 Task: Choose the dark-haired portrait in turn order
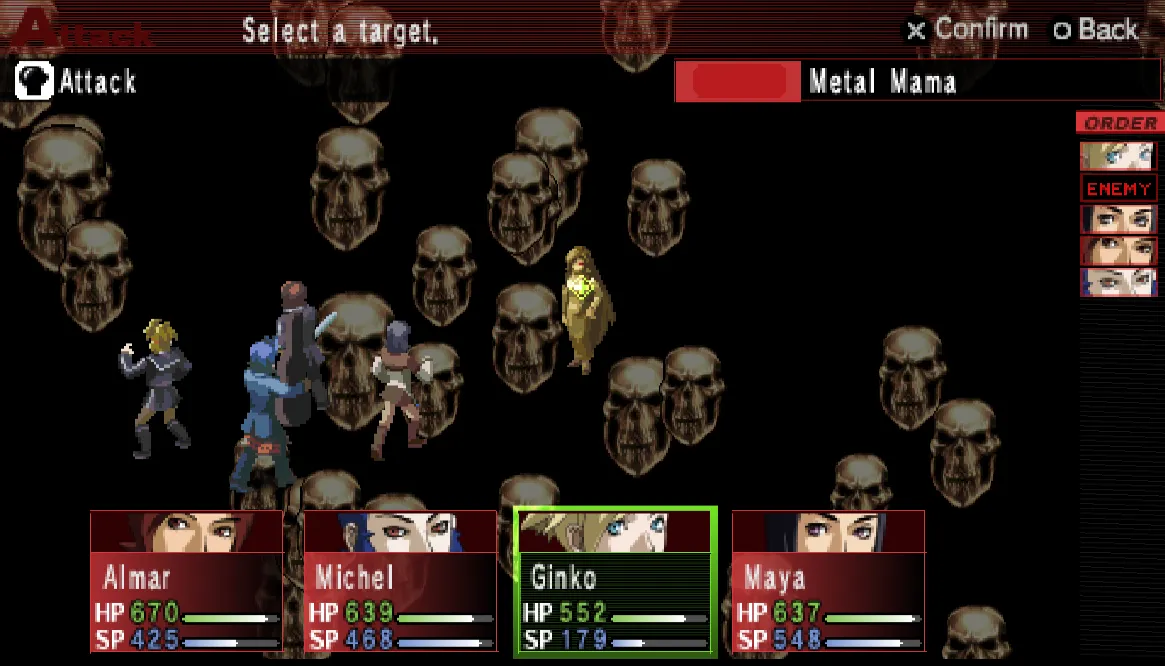tap(1117, 219)
